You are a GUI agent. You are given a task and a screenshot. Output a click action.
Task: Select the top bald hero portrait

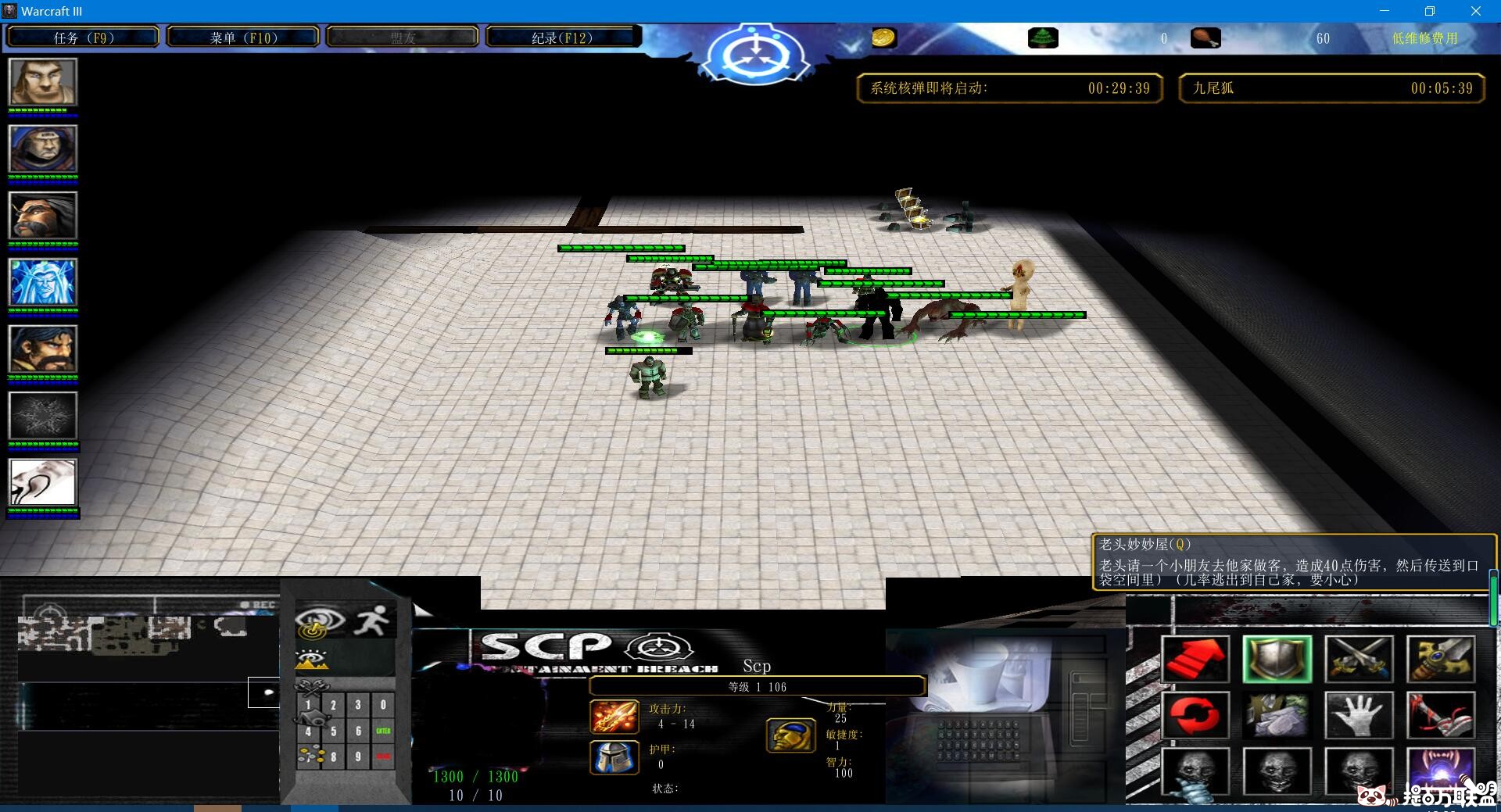[43, 81]
